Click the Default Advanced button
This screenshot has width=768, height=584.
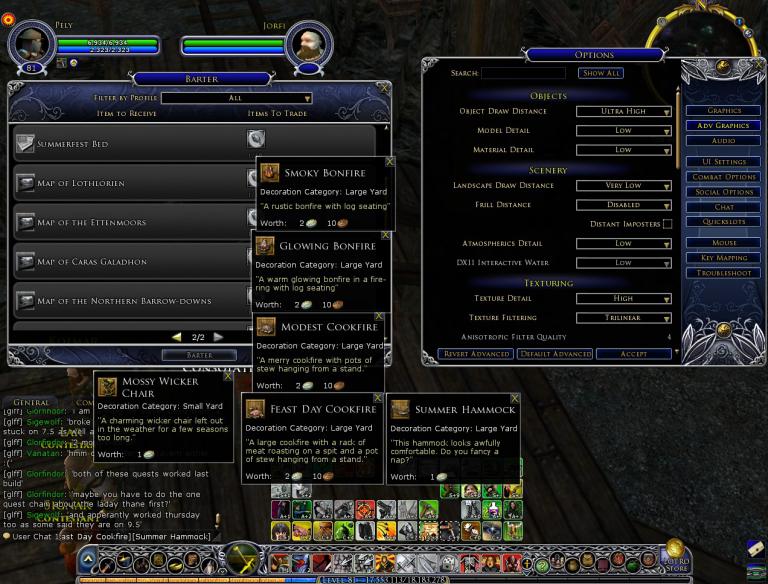tap(555, 354)
